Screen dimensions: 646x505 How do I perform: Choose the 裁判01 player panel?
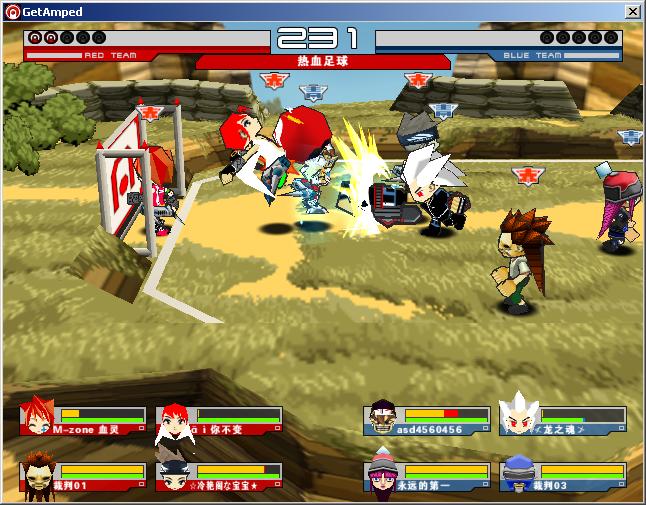[84, 476]
